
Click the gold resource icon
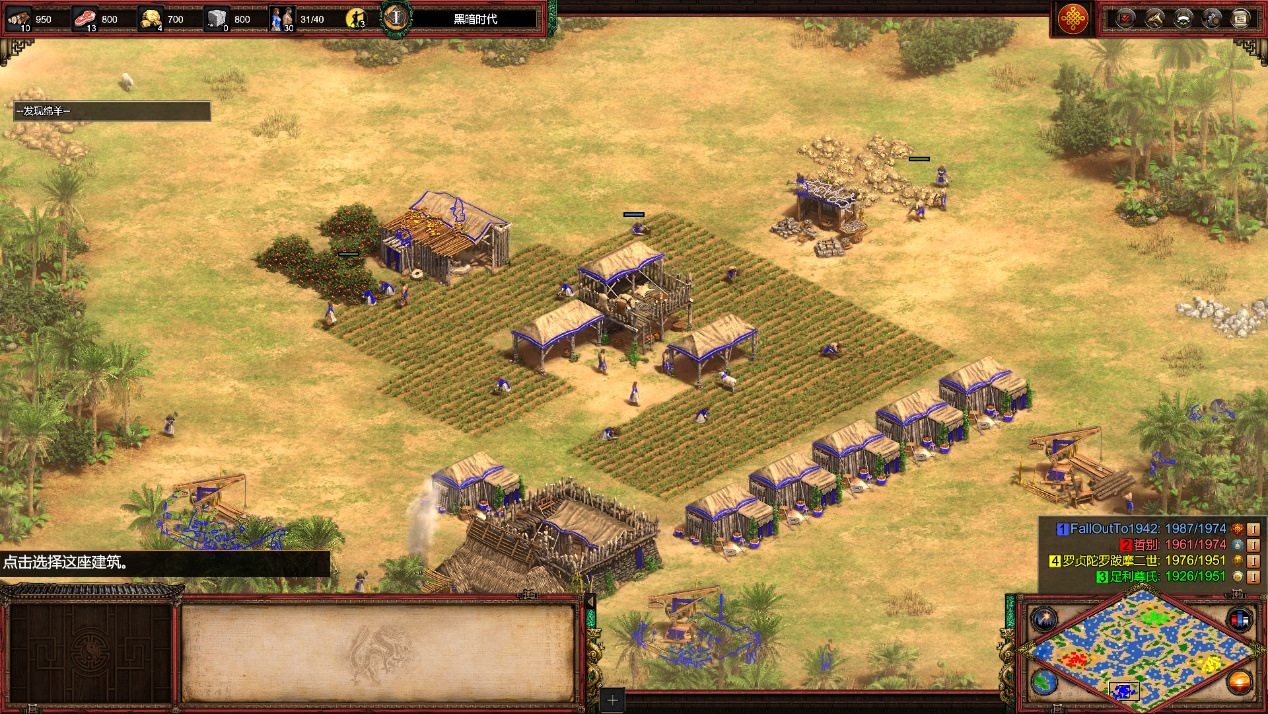151,18
